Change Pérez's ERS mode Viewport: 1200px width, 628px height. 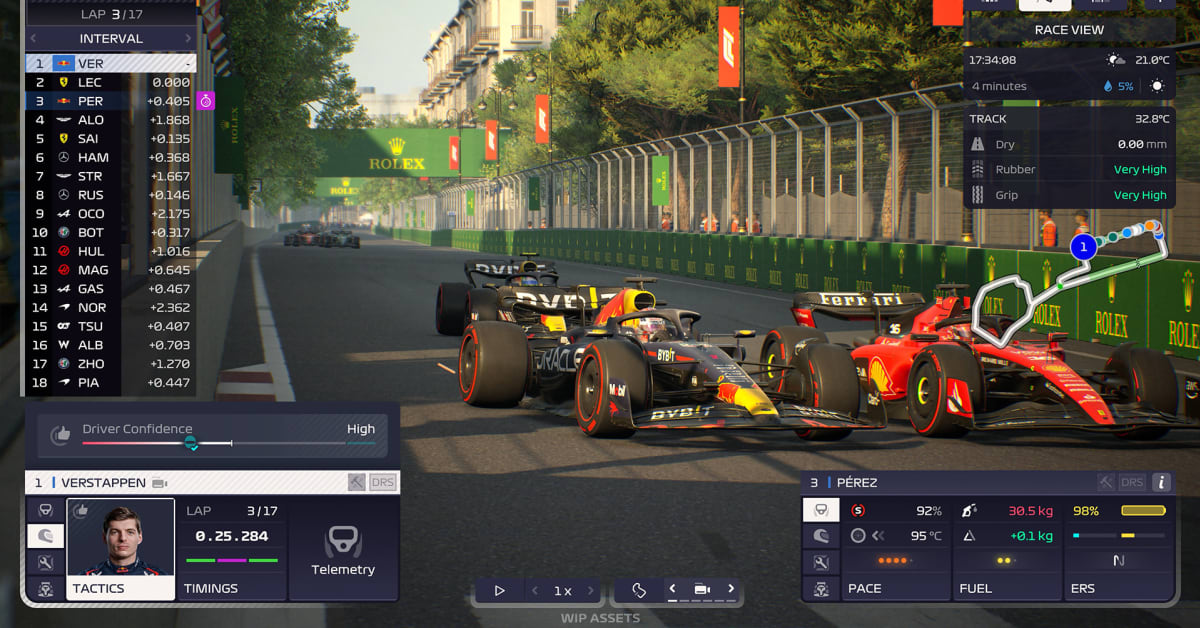[x=1118, y=560]
